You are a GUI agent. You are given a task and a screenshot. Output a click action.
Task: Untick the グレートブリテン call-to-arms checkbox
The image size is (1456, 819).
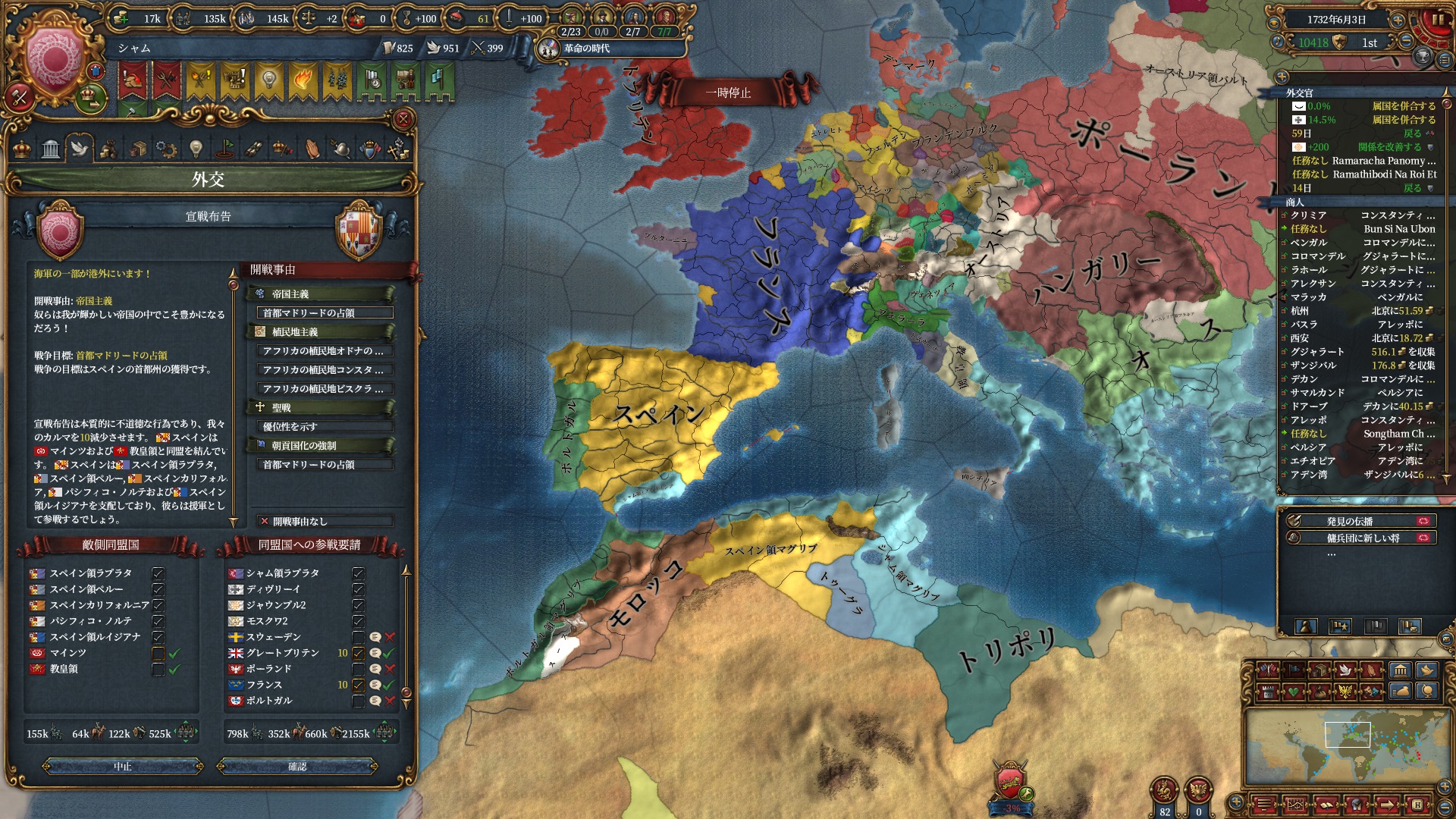[x=358, y=653]
